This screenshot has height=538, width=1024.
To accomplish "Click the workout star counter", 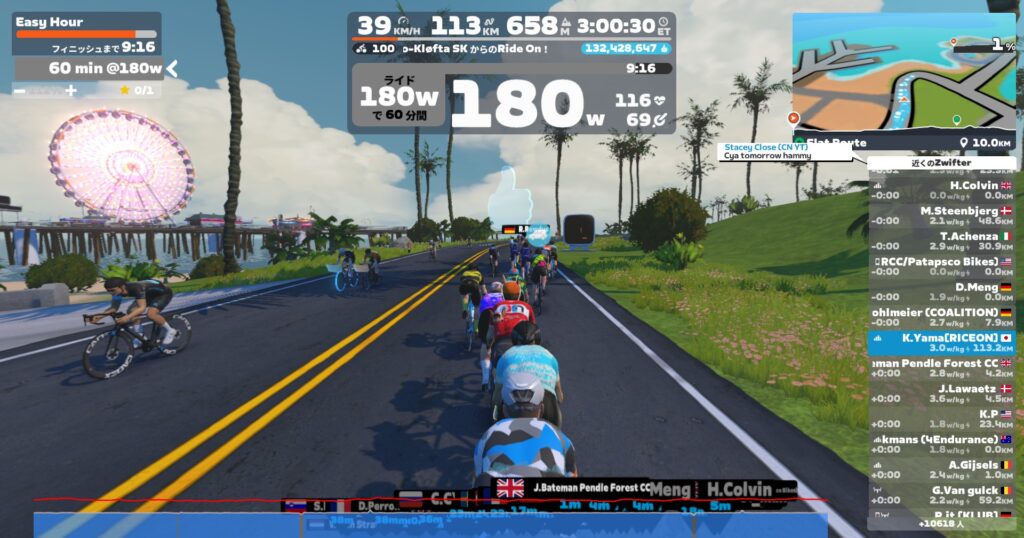I will click(137, 90).
